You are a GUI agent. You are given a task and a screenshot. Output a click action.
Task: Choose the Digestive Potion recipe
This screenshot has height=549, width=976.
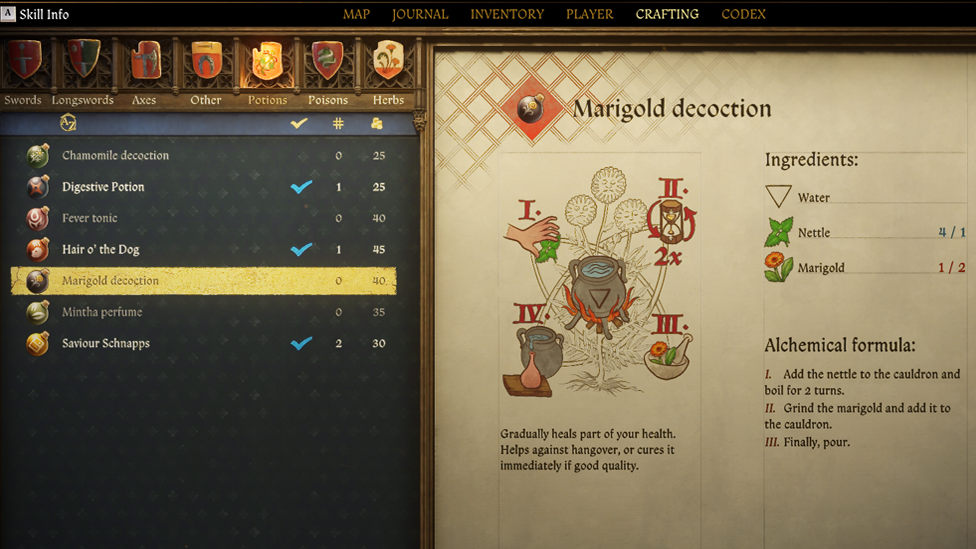point(103,187)
